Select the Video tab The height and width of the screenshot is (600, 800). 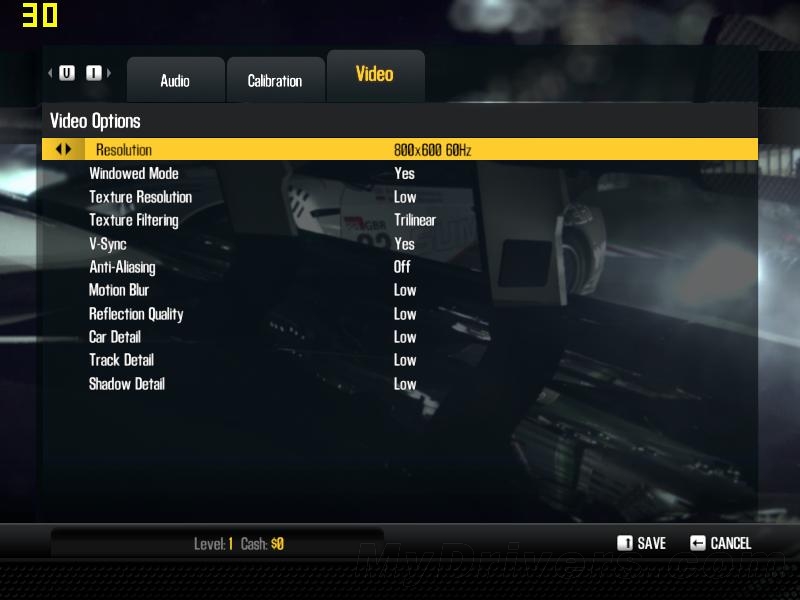pos(375,75)
